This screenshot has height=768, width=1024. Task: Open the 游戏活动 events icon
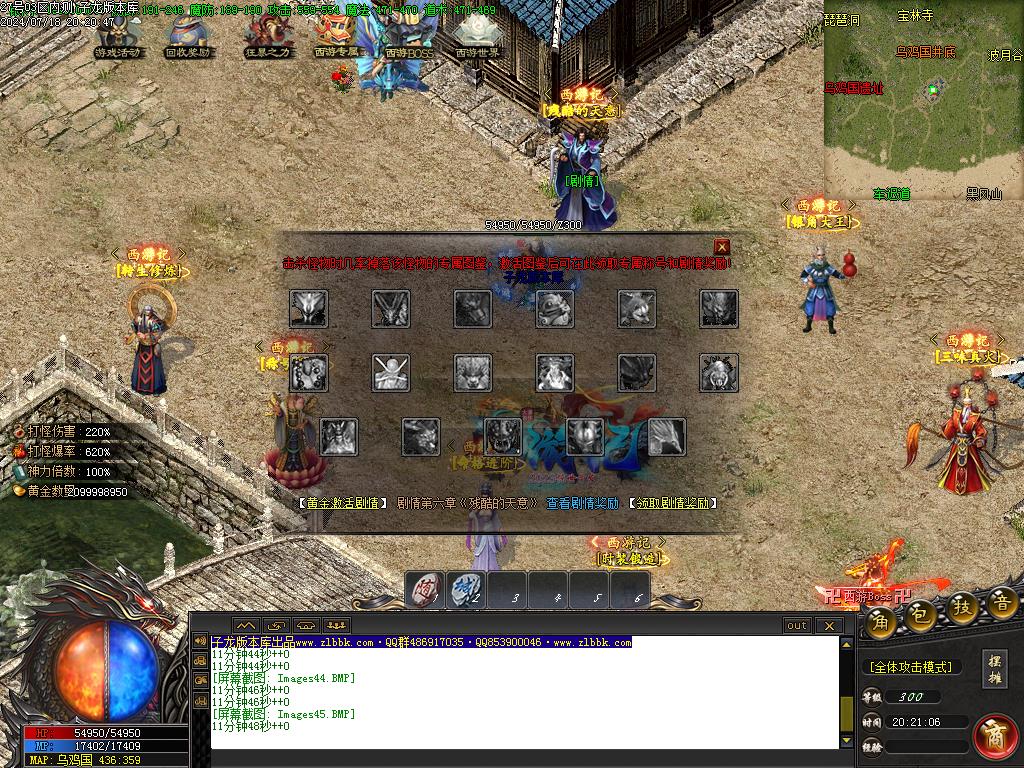tap(118, 36)
